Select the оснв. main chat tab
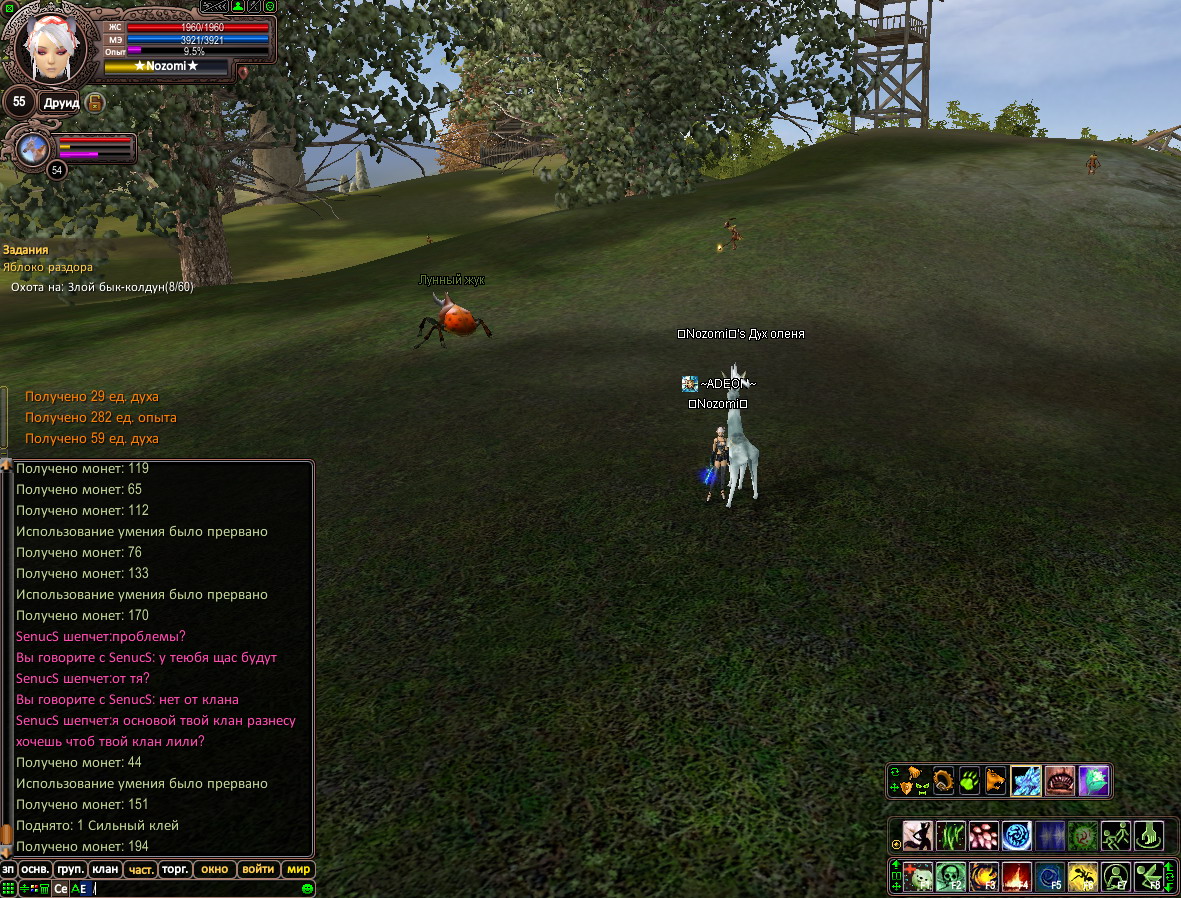Screen dimensions: 1181x898 pos(35,869)
